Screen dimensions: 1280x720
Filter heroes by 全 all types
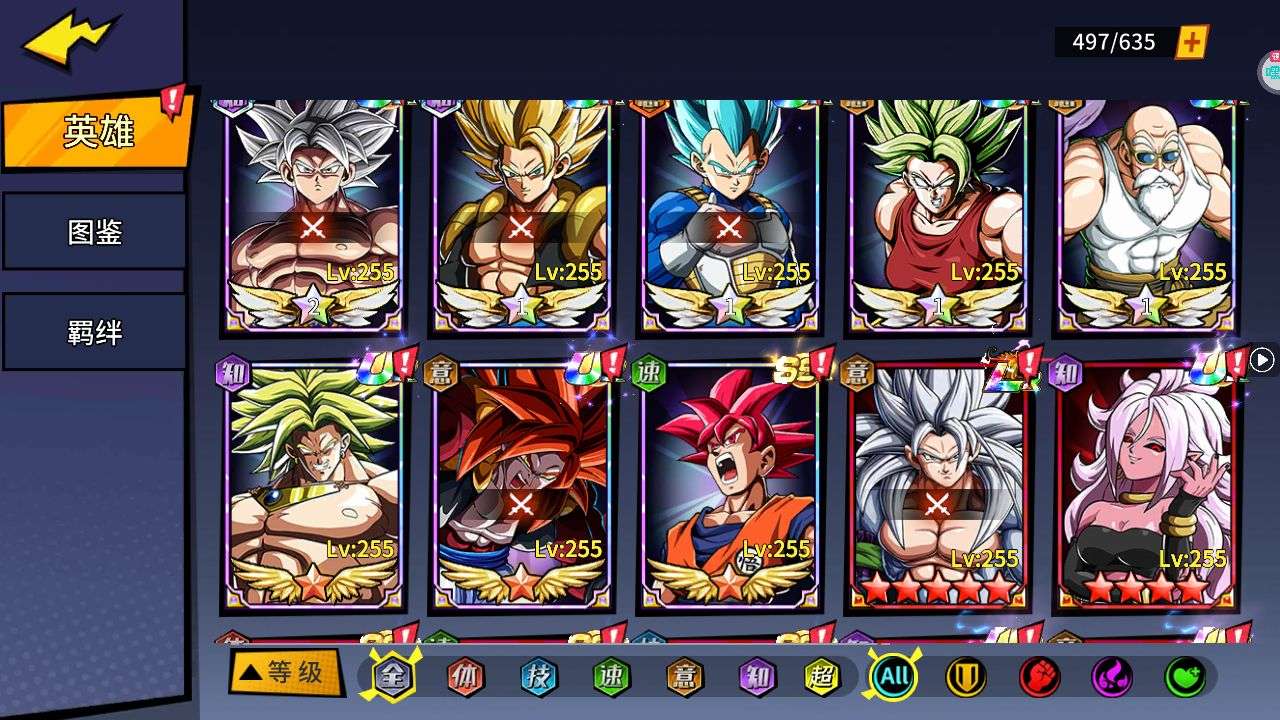pyautogui.click(x=393, y=677)
